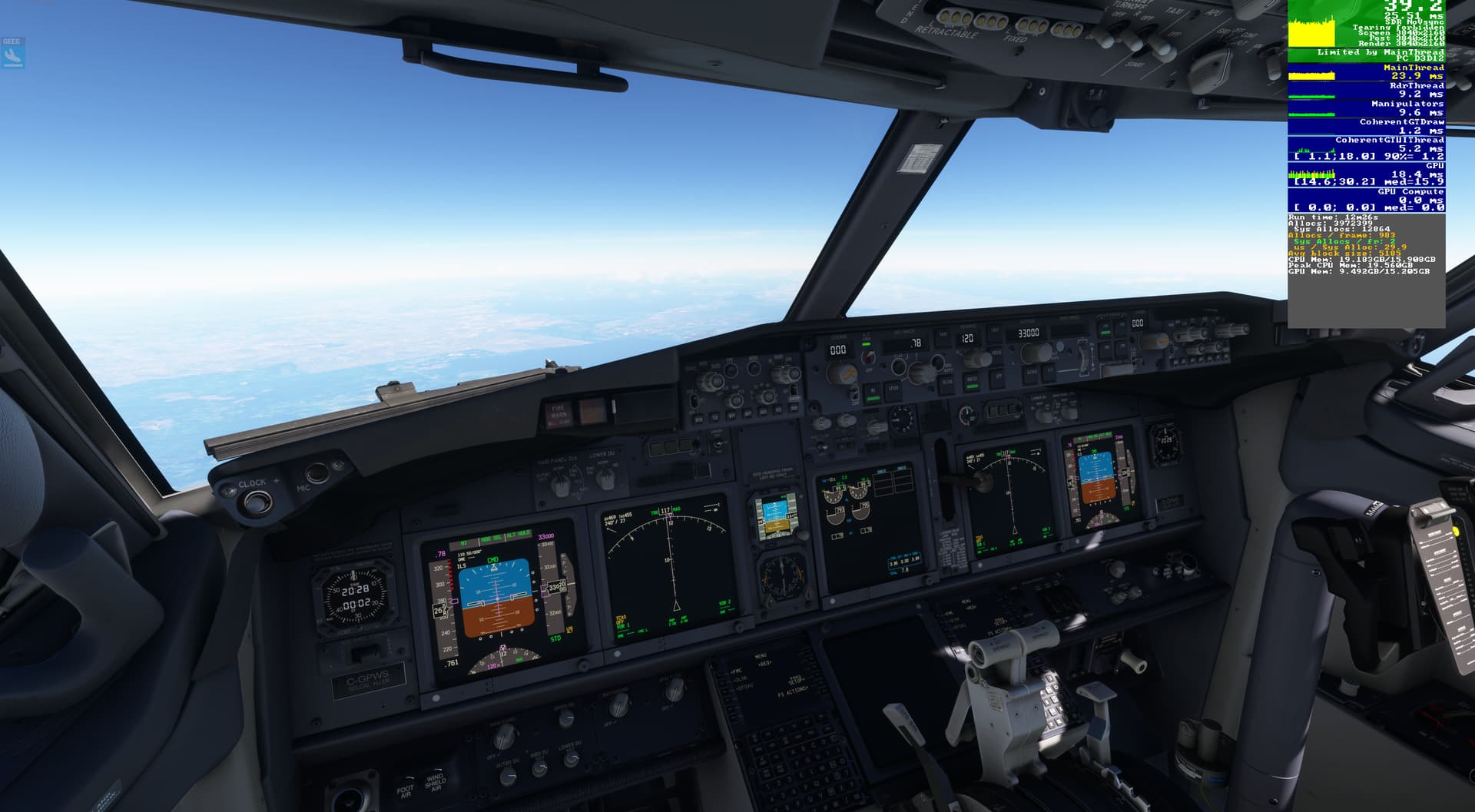Click the LOWER DU brightness knob

tap(606, 479)
